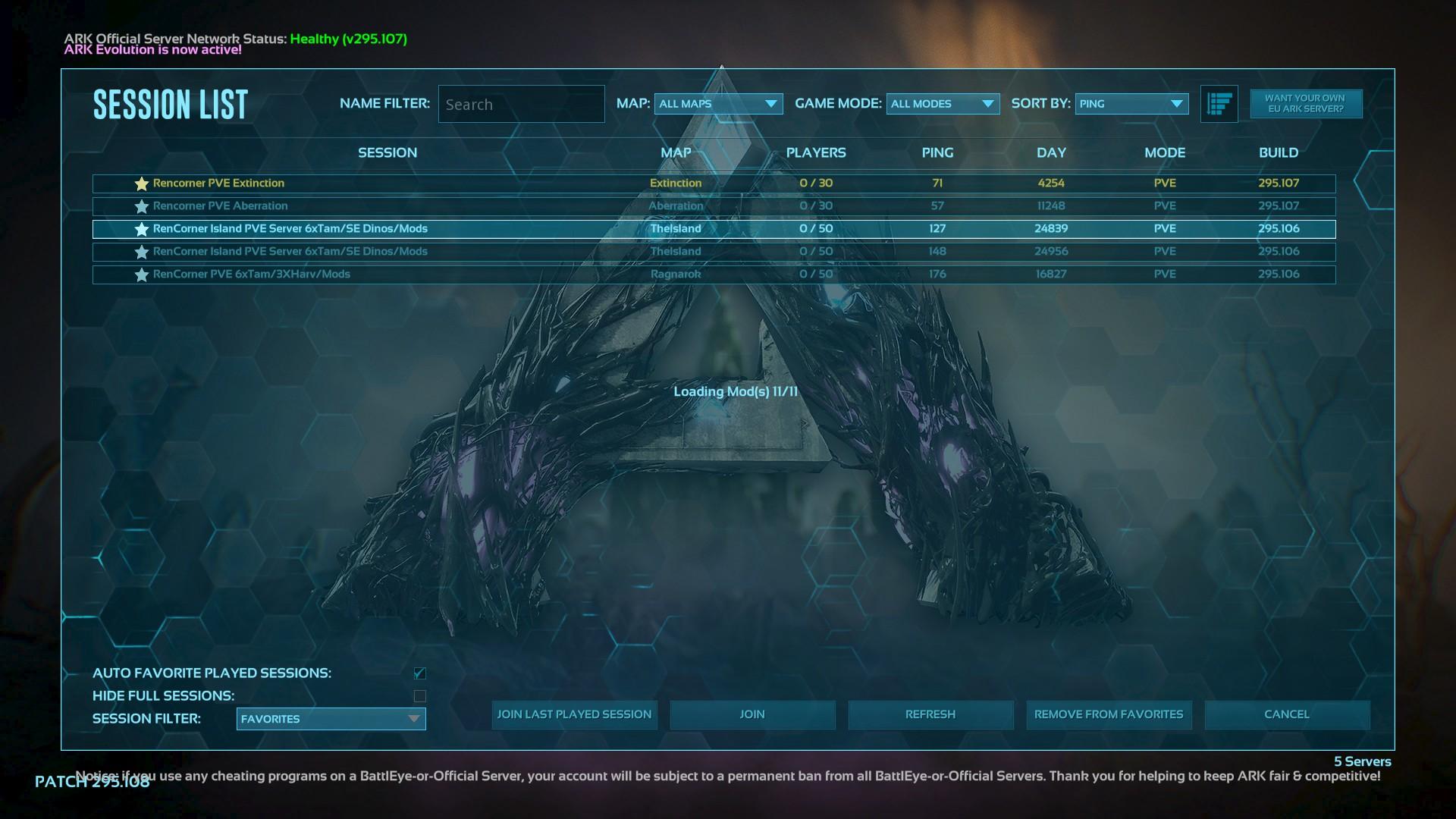Image resolution: width=1456 pixels, height=819 pixels.
Task: Toggle Auto Favorite Played Sessions checkbox
Action: [420, 673]
